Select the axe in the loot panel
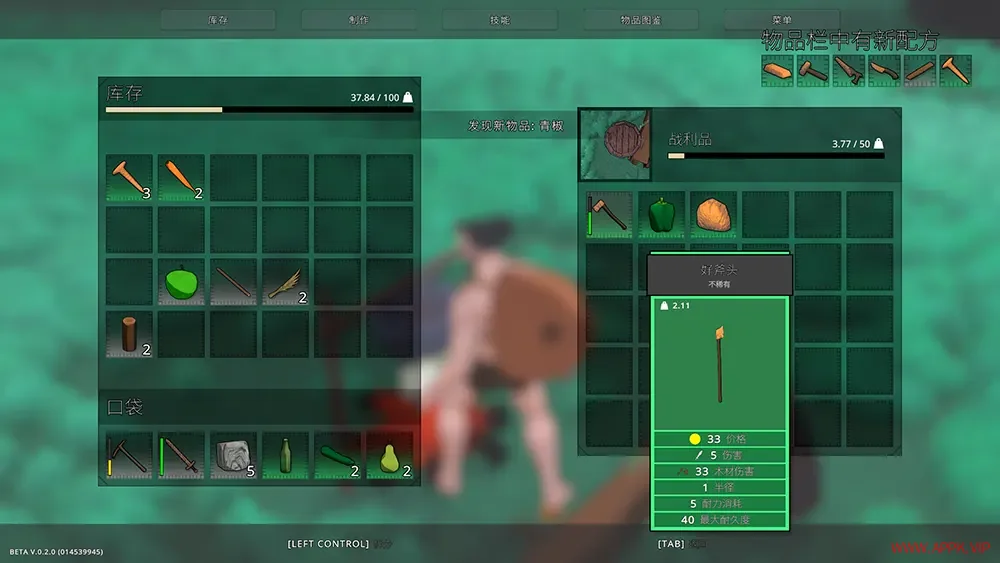The height and width of the screenshot is (563, 1000). (x=609, y=214)
